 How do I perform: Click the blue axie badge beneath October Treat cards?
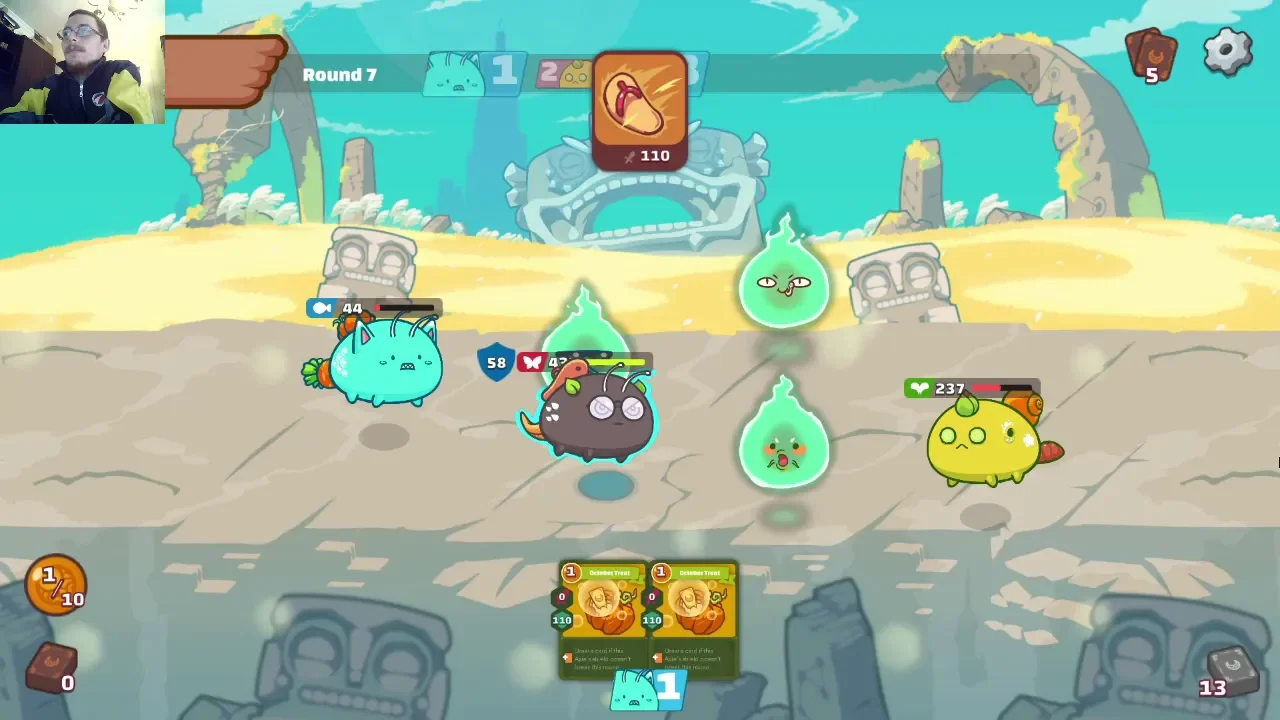pos(647,689)
